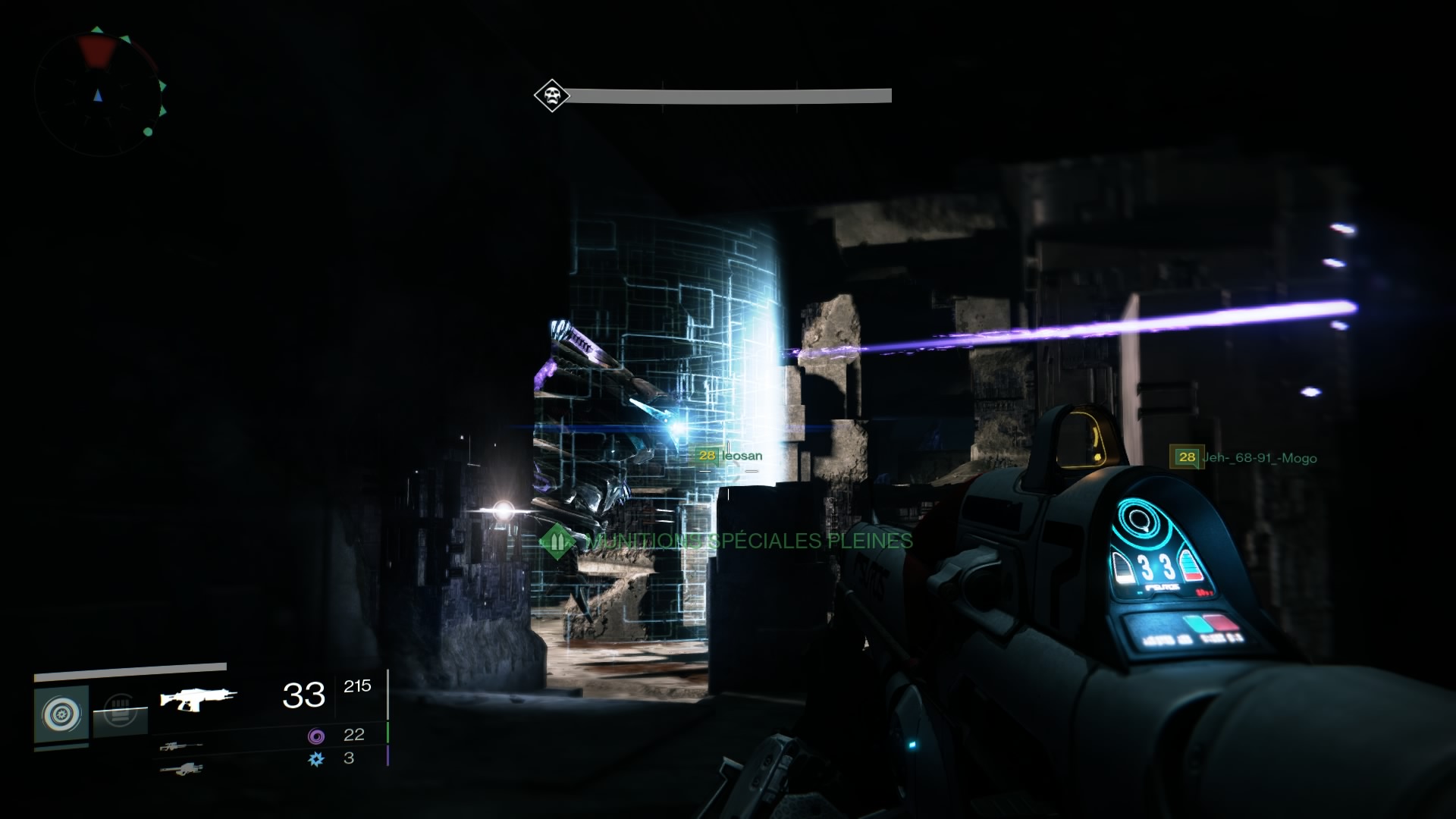This screenshot has height=819, width=1456.
Task: Select the equipped auto rifle icon
Action: tap(198, 698)
